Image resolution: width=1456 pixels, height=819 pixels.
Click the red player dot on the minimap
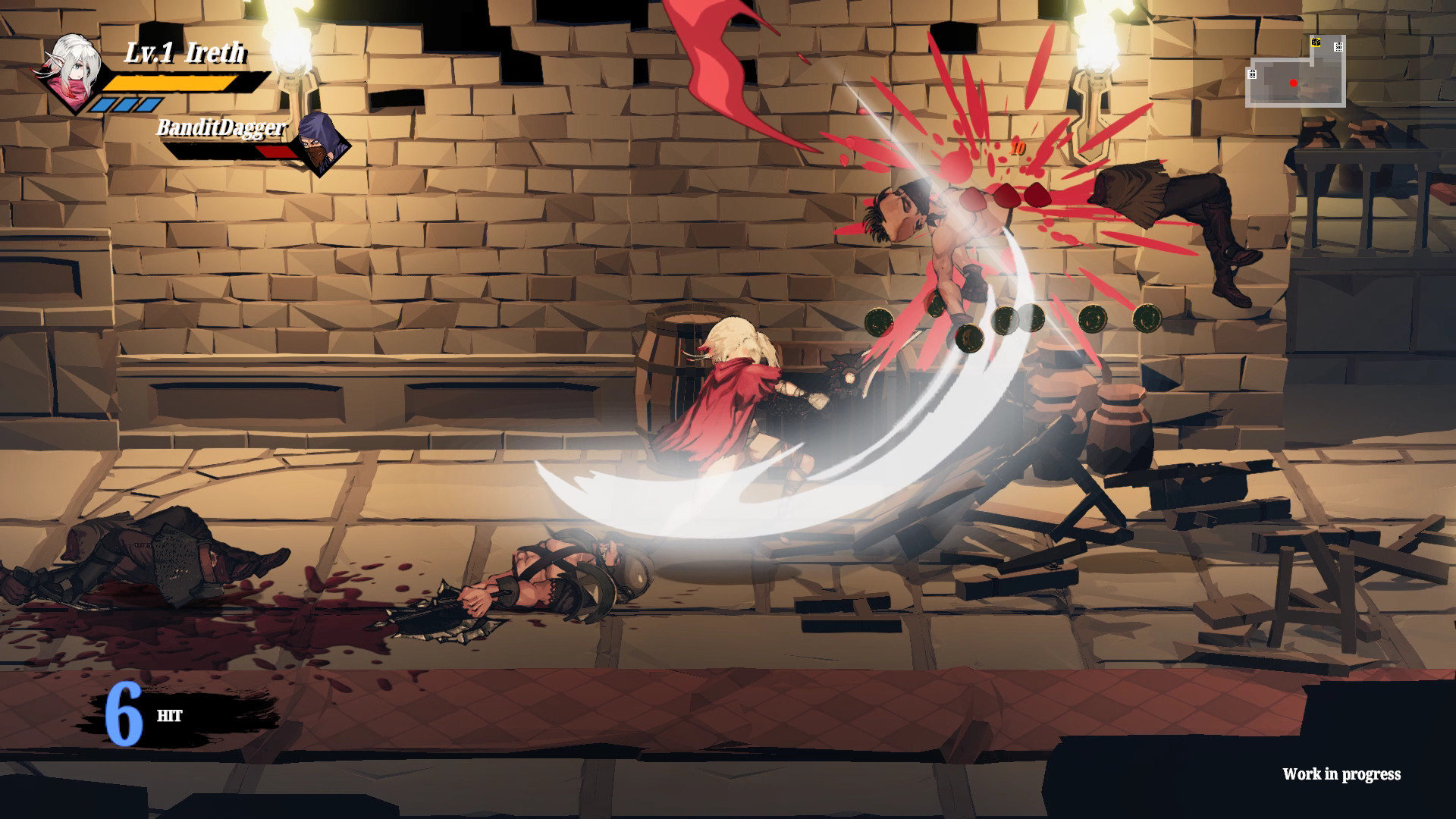[x=1293, y=83]
